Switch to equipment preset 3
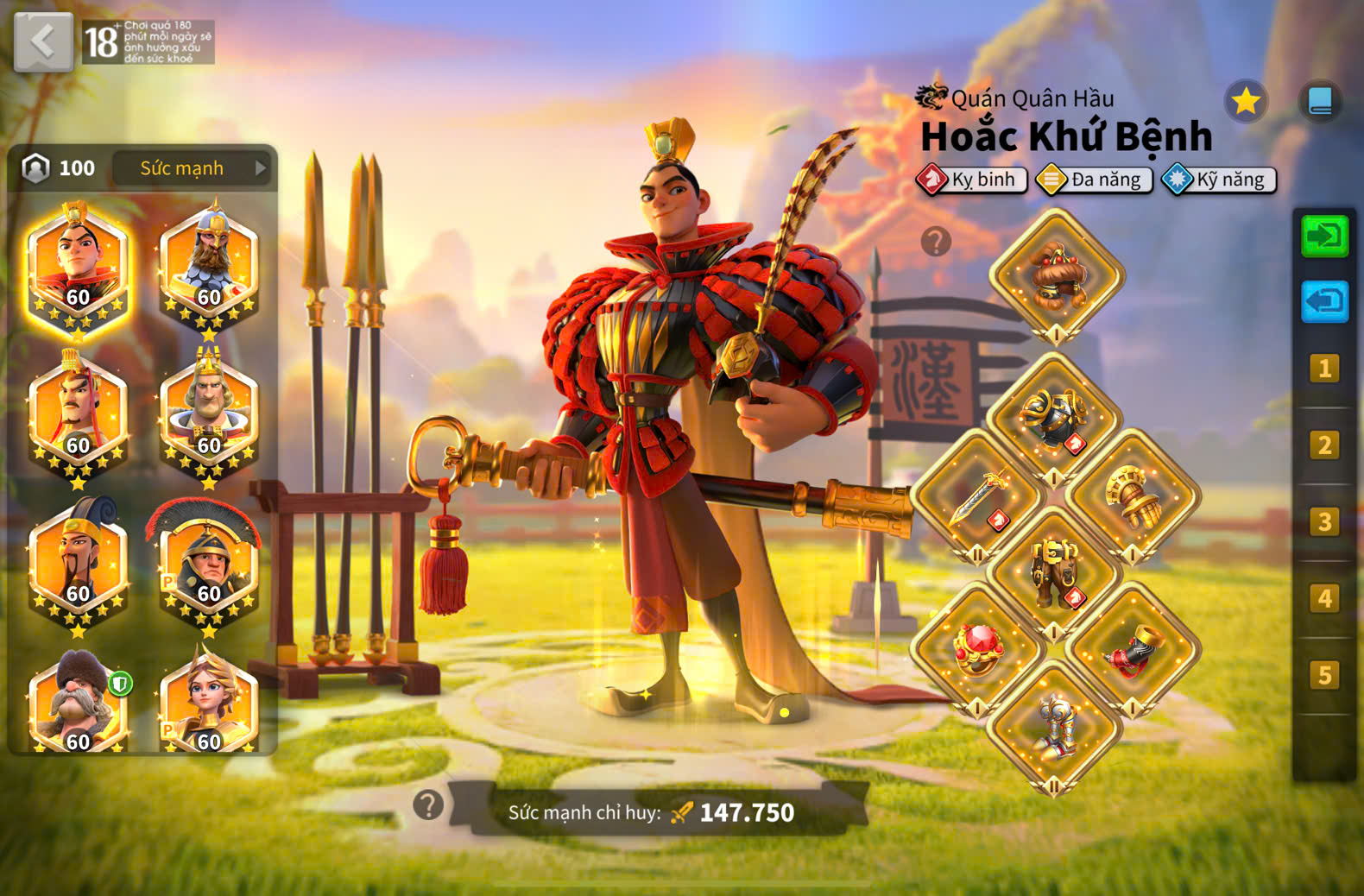Viewport: 1364px width, 896px height. [1324, 521]
